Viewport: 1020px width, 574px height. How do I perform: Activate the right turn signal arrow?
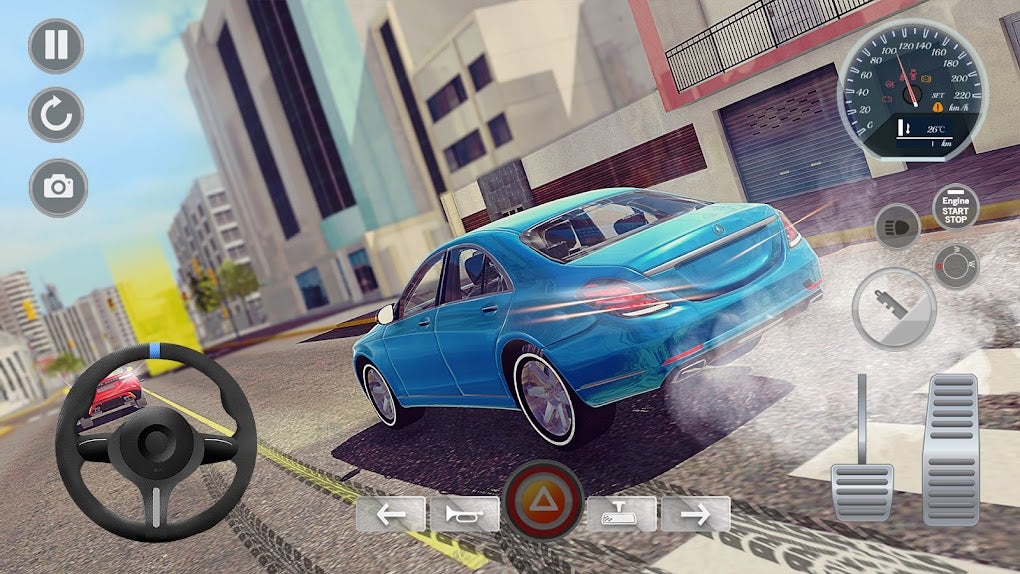(x=695, y=514)
